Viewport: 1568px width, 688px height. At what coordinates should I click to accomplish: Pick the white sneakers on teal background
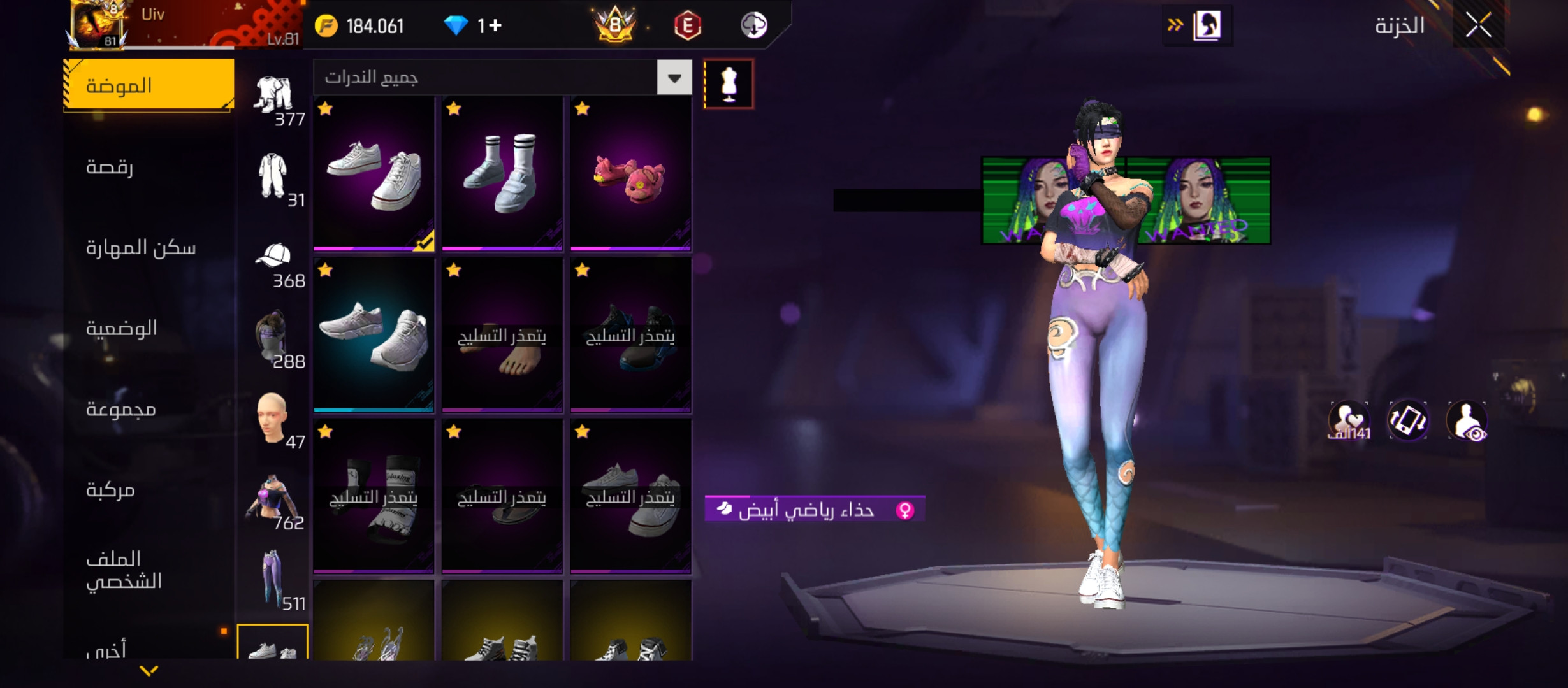[x=374, y=335]
